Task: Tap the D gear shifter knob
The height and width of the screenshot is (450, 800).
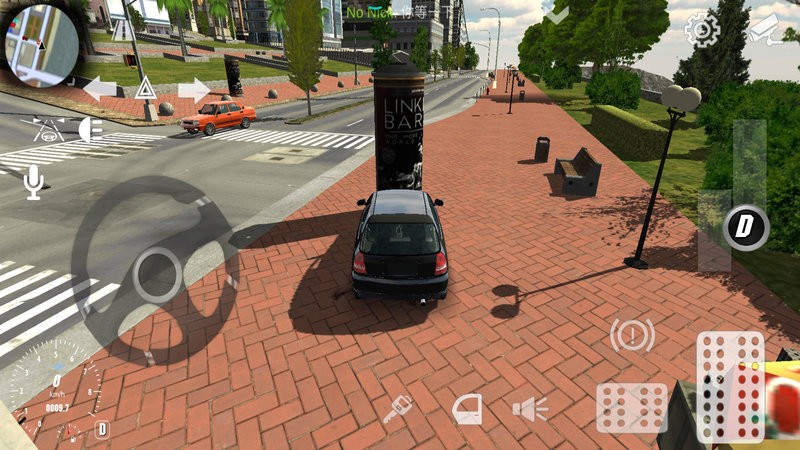Action: pyautogui.click(x=745, y=228)
